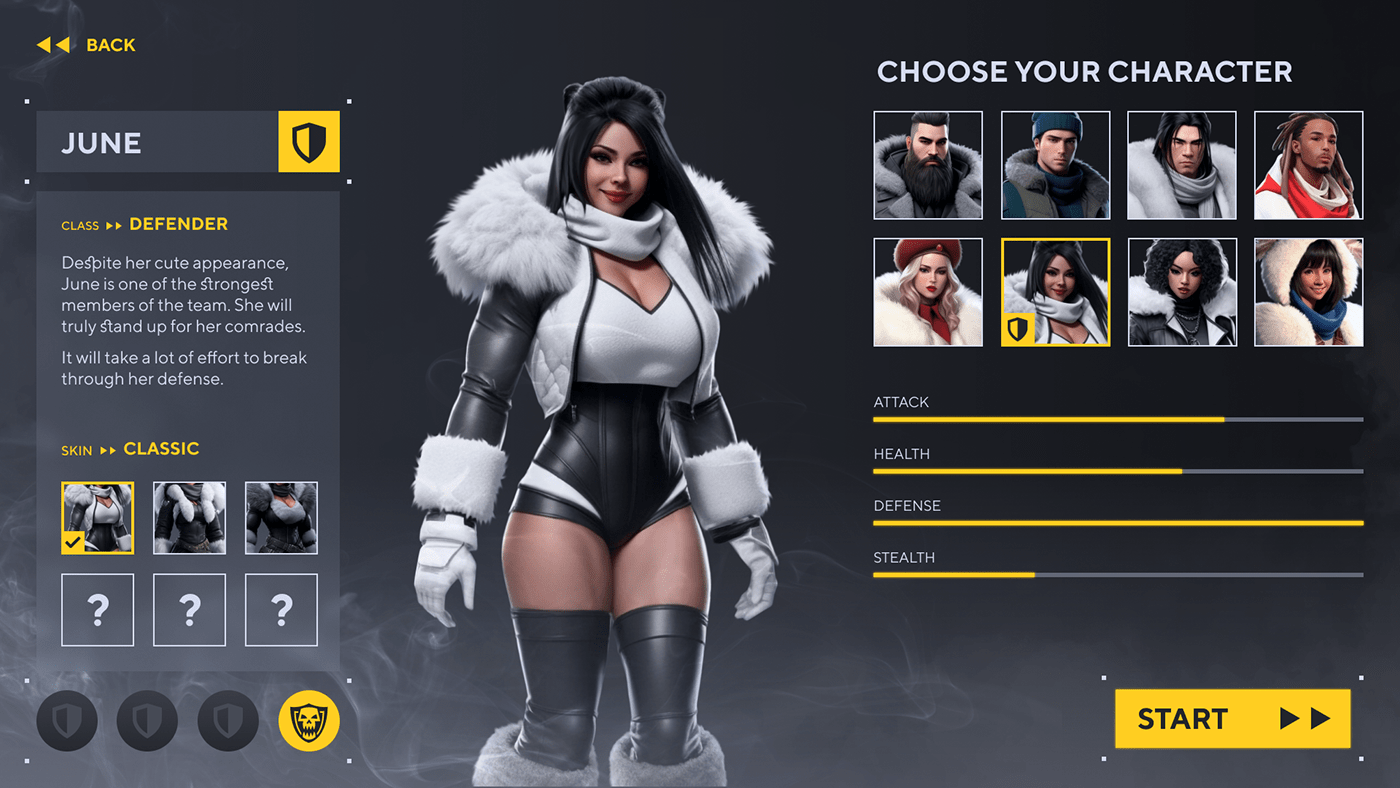Pick the curly-haired woman in black jacket
This screenshot has height=788, width=1400.
point(1182,292)
